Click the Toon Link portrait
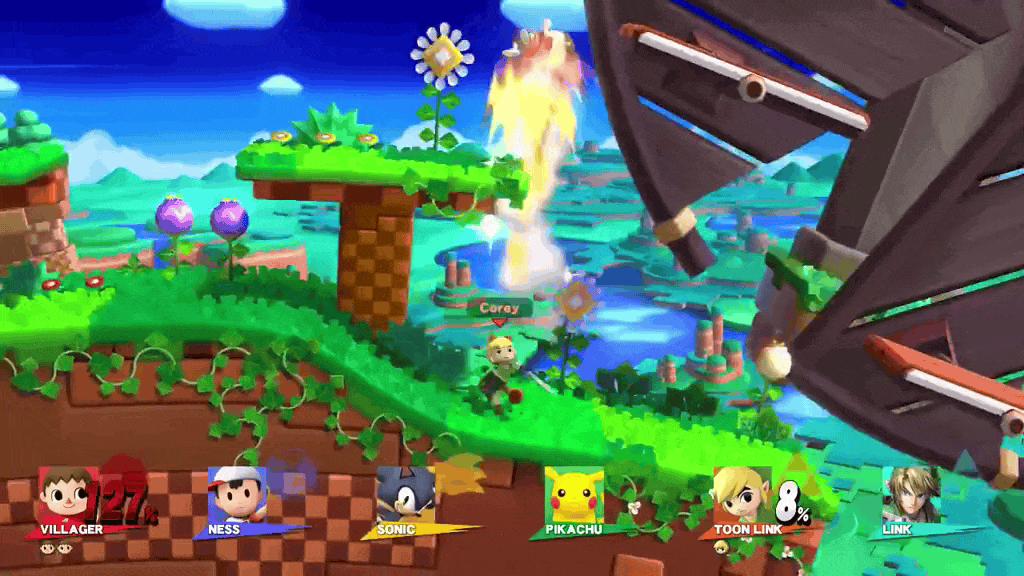The width and height of the screenshot is (1024, 576). coord(742,494)
